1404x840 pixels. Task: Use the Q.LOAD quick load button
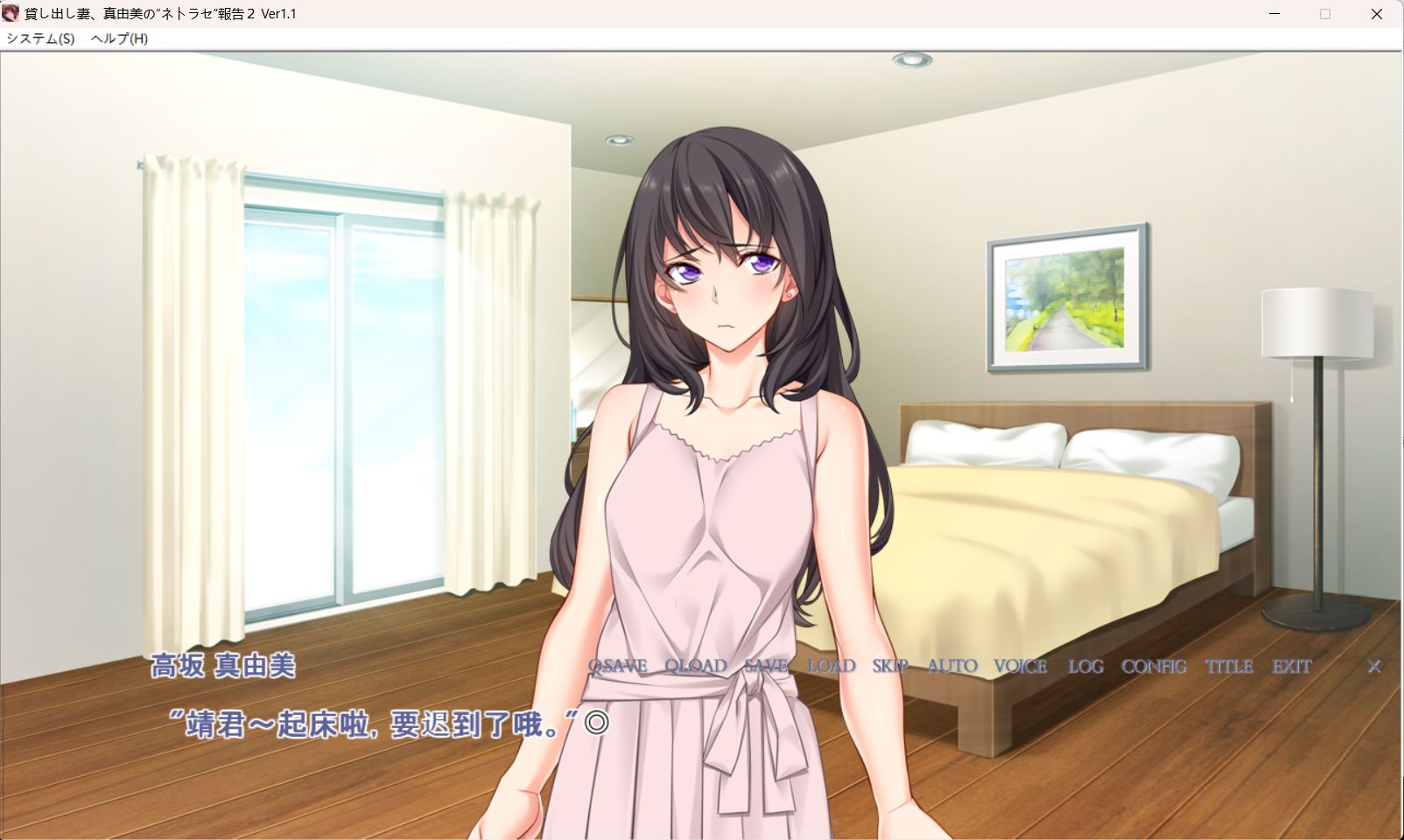[x=695, y=667]
